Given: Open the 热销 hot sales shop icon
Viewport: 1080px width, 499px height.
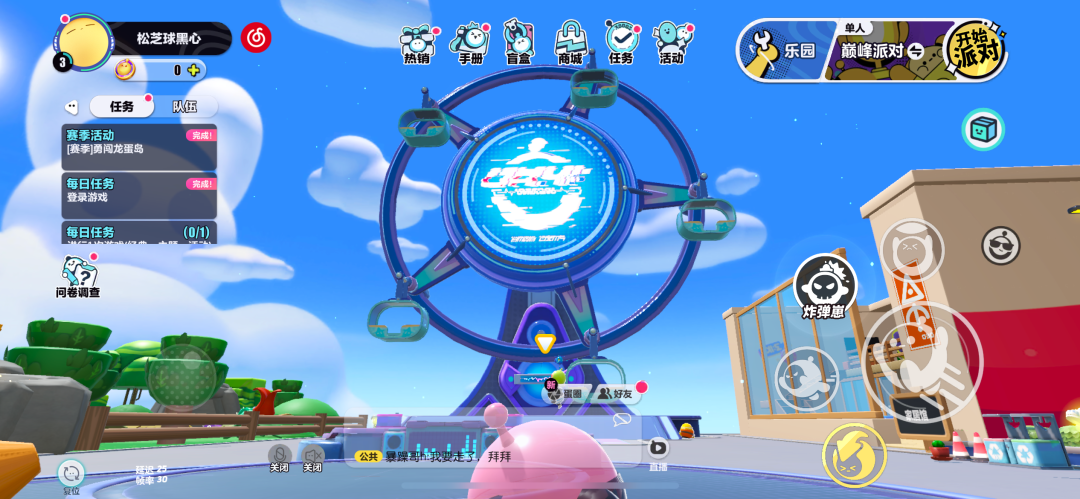Looking at the screenshot, I should (416, 43).
